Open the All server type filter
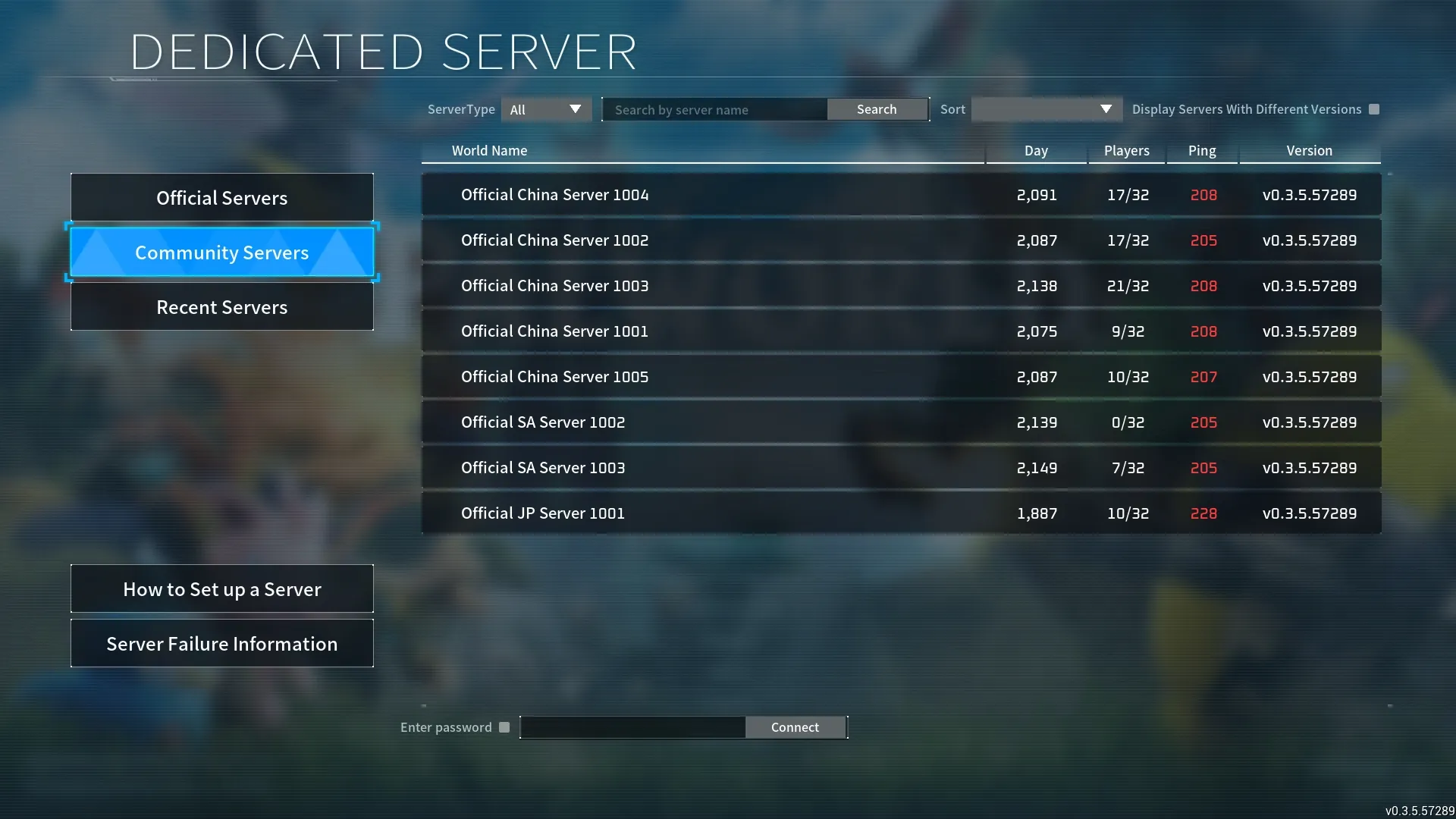The height and width of the screenshot is (819, 1456). click(x=545, y=109)
